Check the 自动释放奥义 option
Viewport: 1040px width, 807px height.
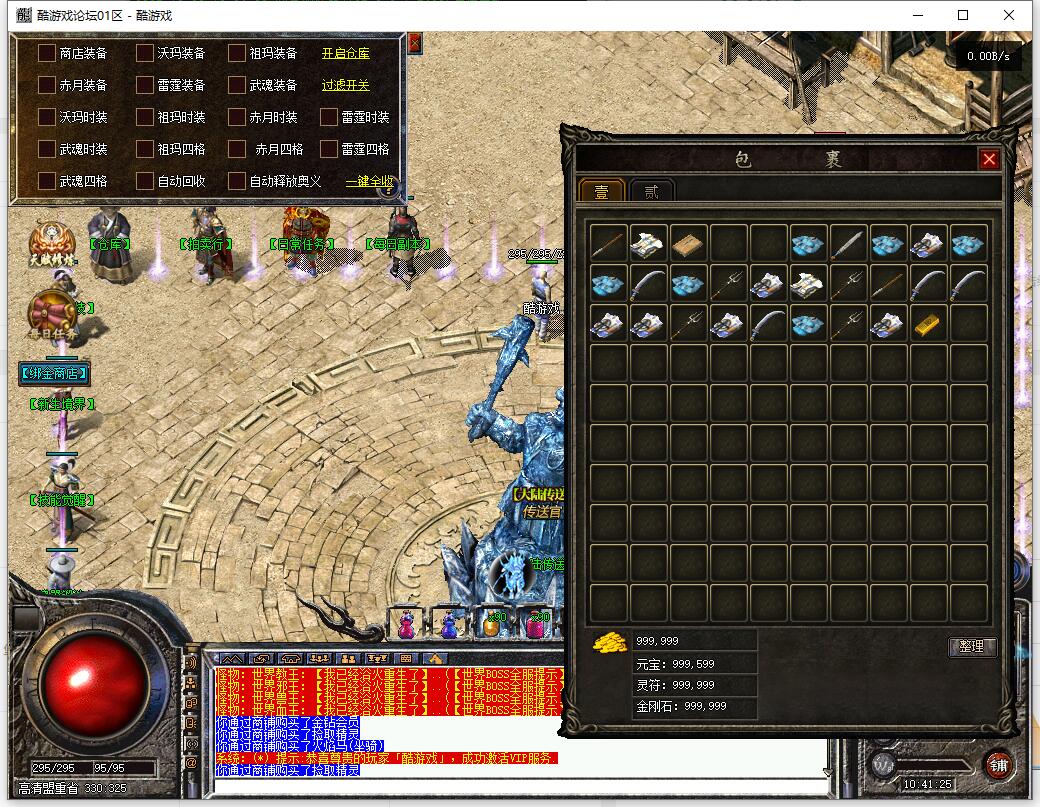[x=237, y=181]
